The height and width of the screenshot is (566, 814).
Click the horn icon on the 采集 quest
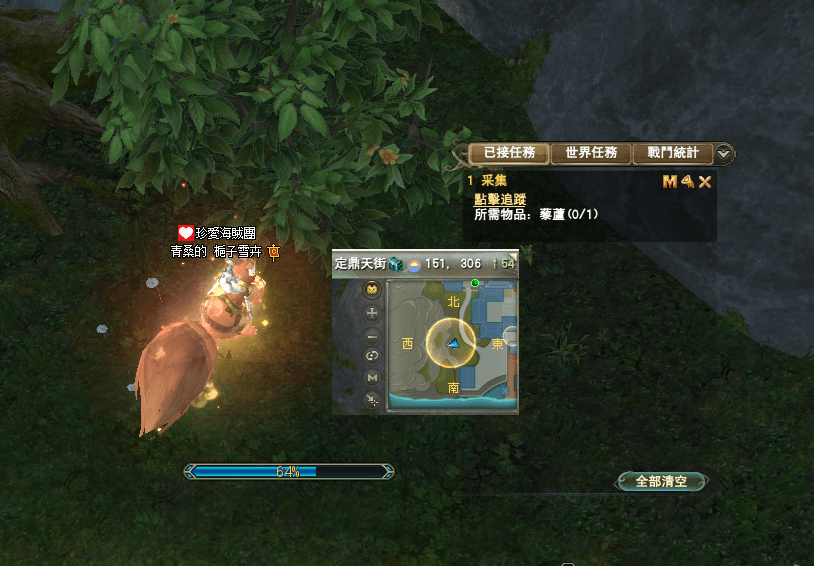tap(688, 181)
